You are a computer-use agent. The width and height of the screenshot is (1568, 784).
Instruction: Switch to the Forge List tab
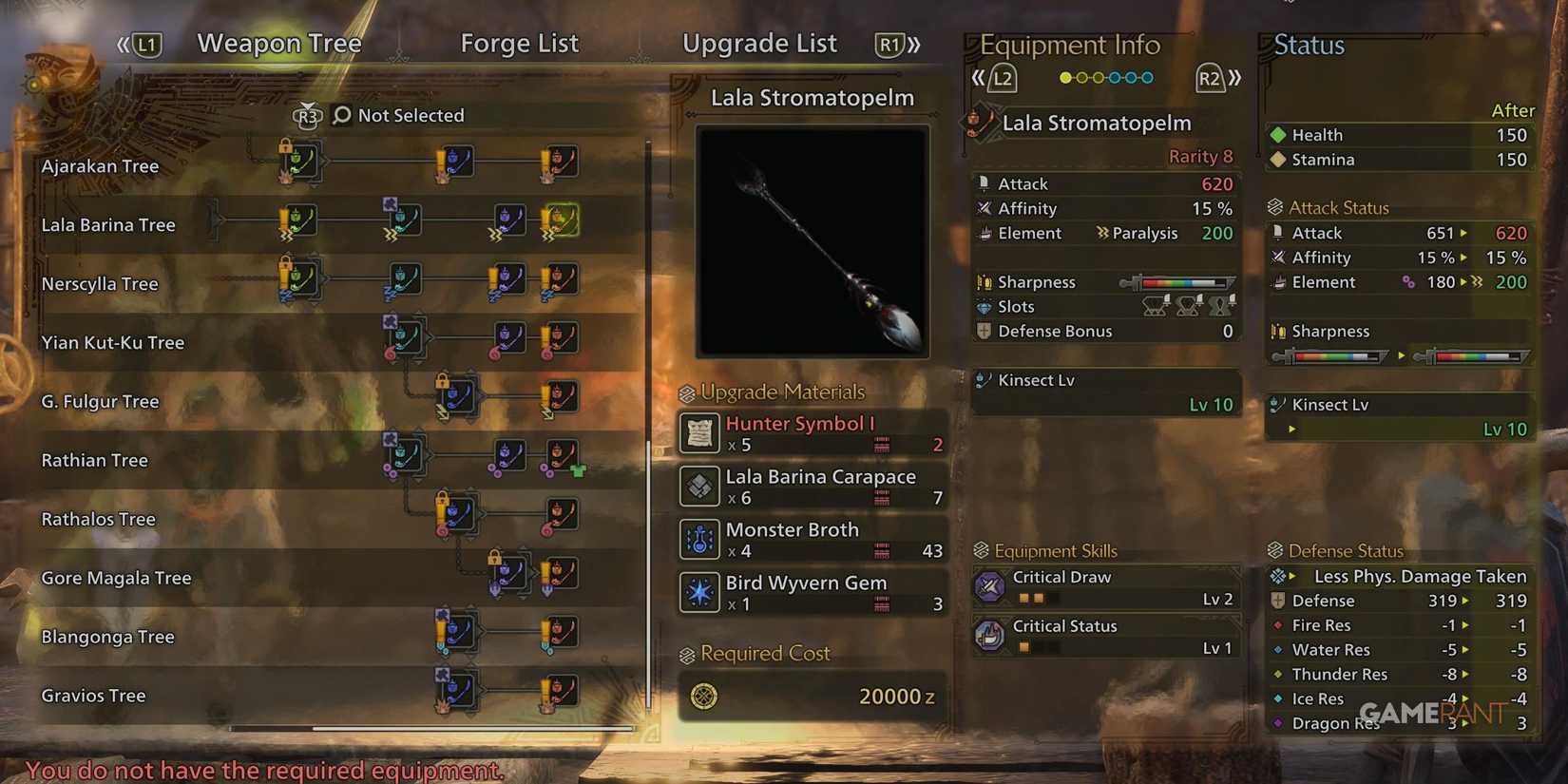(x=519, y=43)
